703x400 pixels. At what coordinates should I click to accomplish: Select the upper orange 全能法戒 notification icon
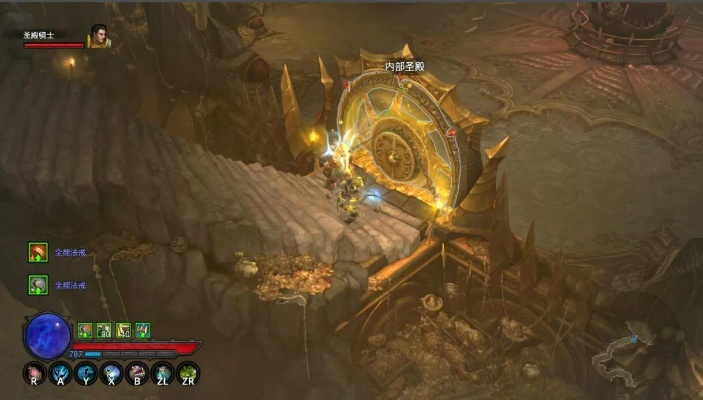tap(39, 252)
